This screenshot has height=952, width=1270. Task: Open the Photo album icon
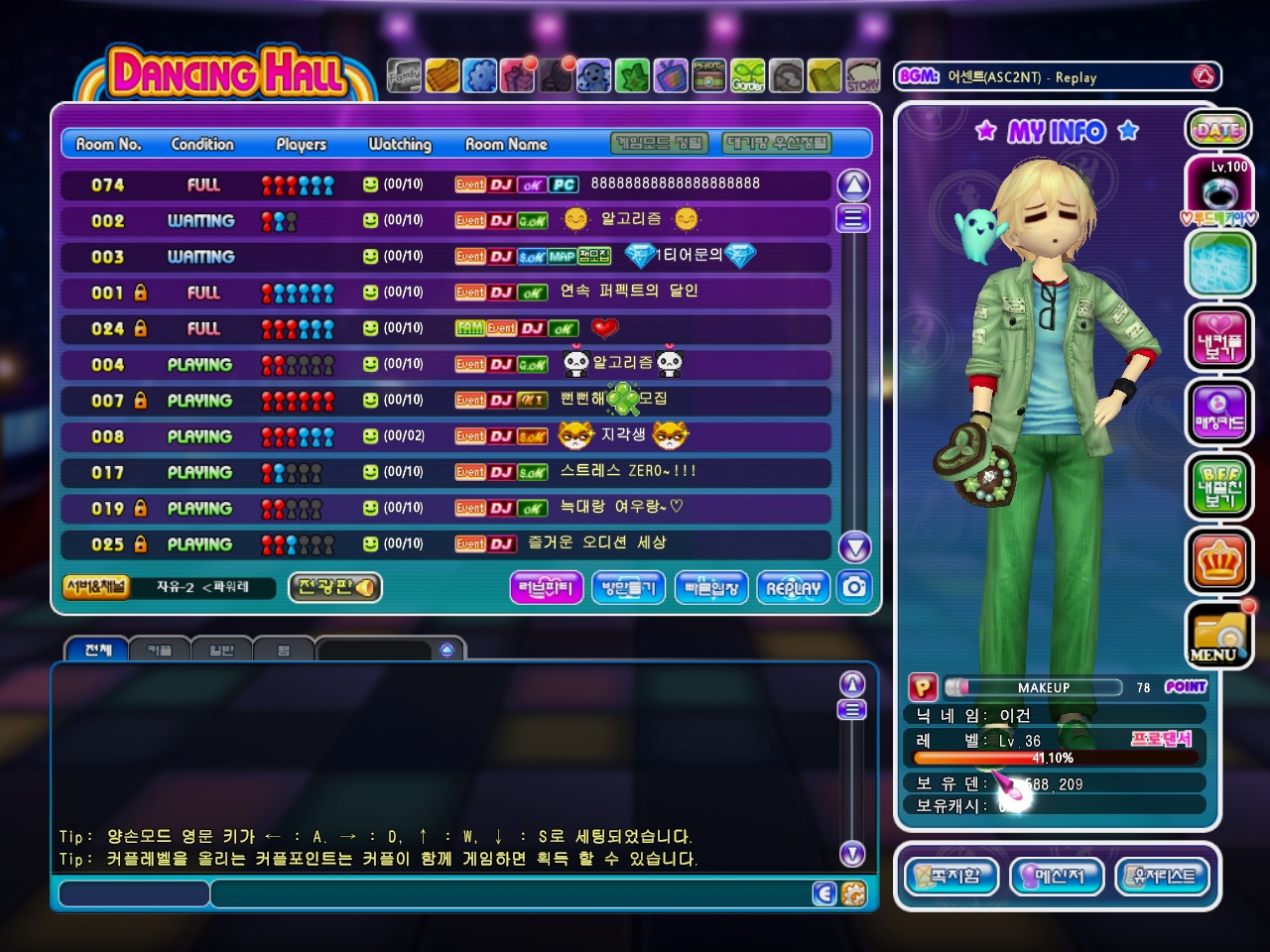(708, 75)
